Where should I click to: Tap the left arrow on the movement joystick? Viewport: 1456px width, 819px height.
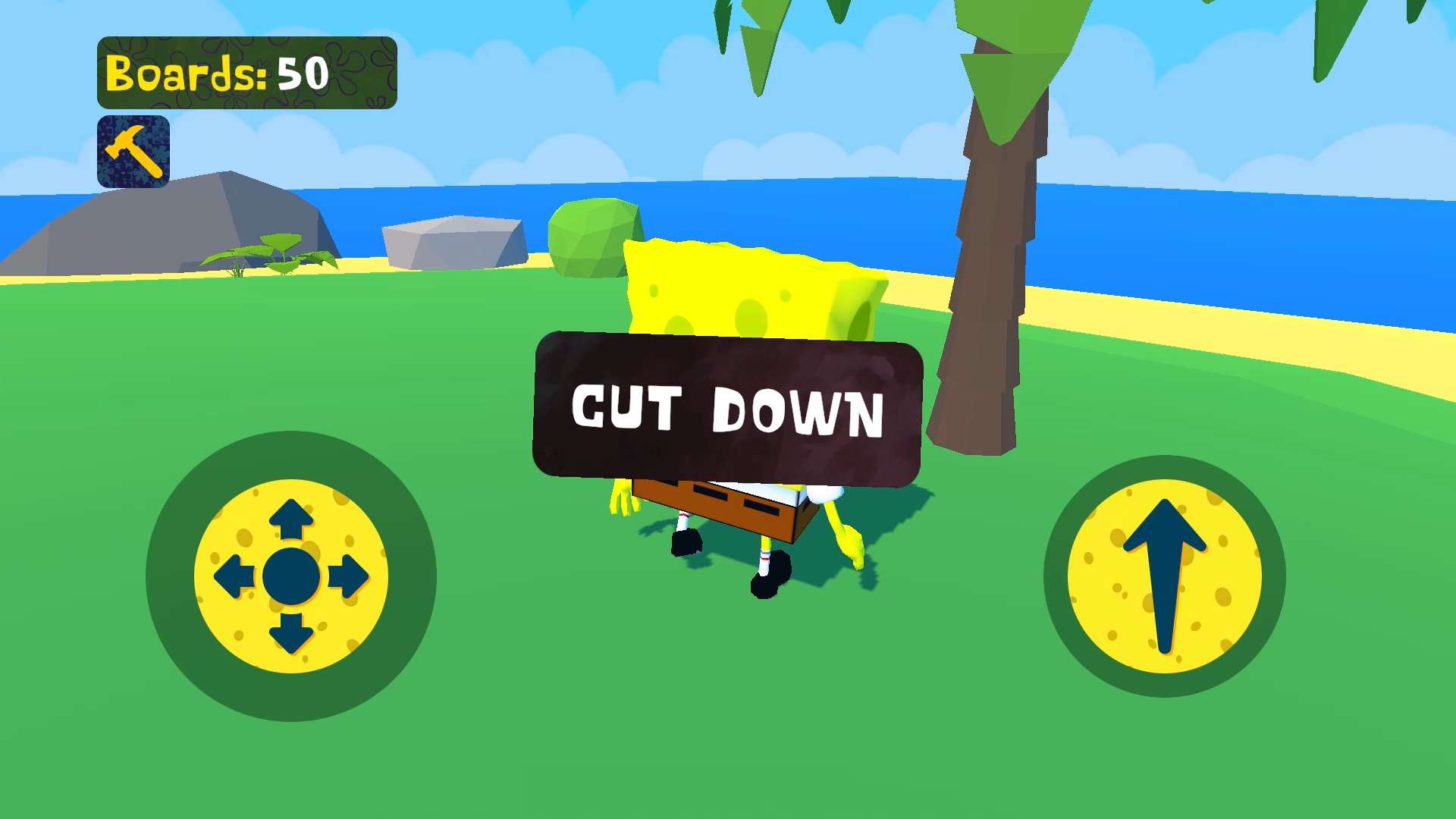[233, 578]
